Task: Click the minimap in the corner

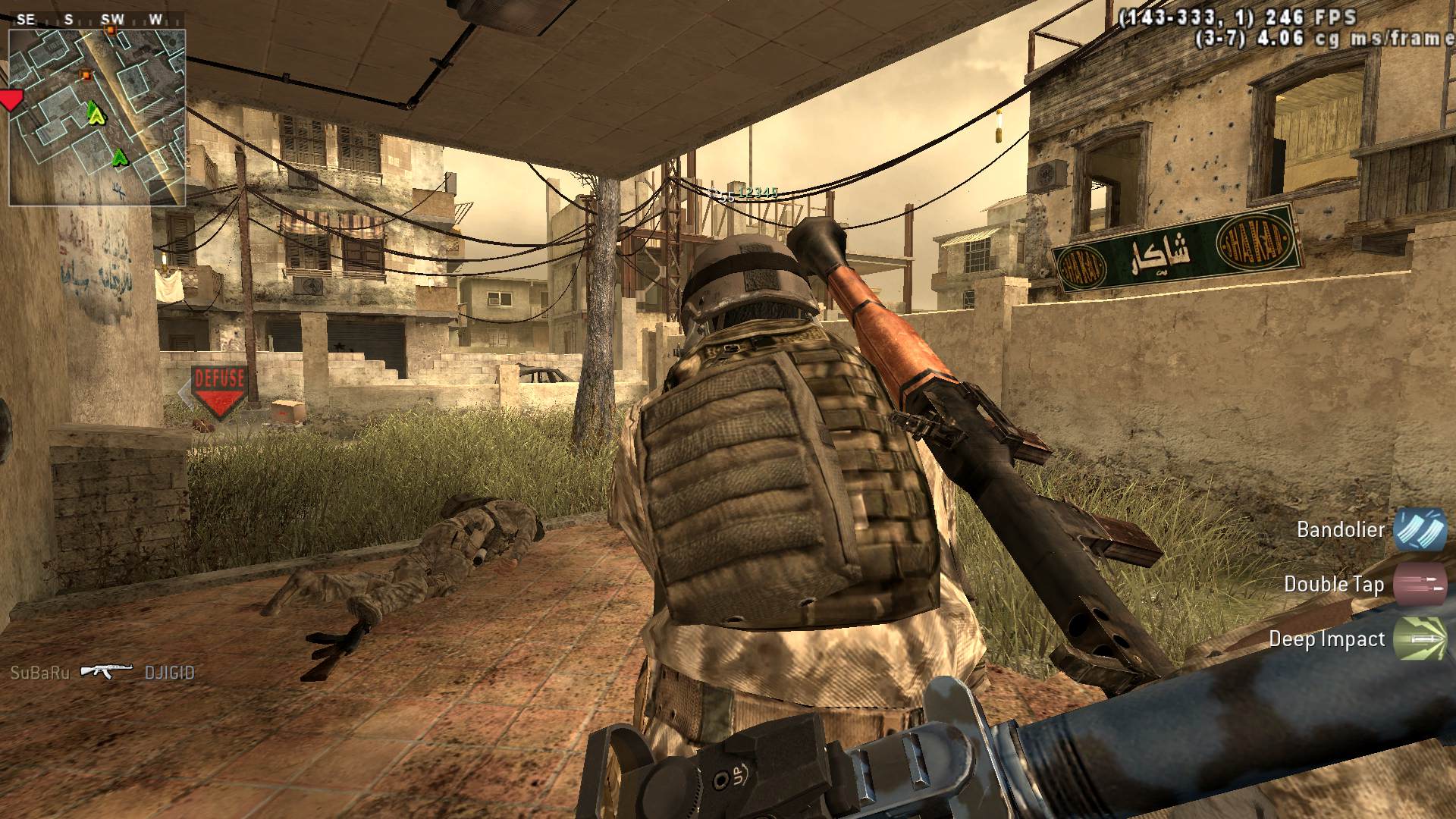Action: (x=97, y=118)
